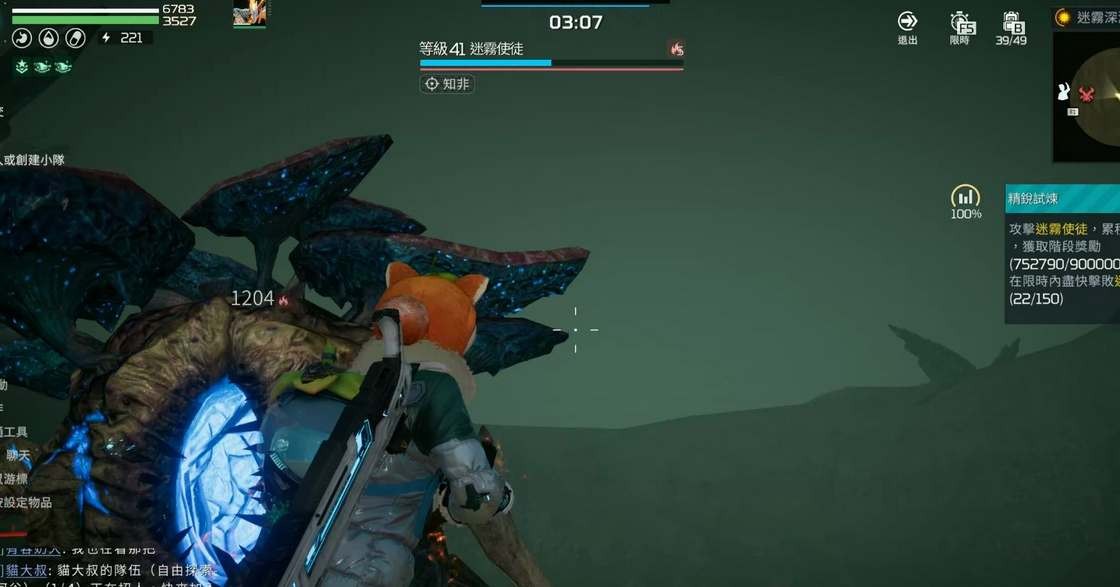
Task: Open the backpack icon showing 39/49
Action: [x=1011, y=23]
